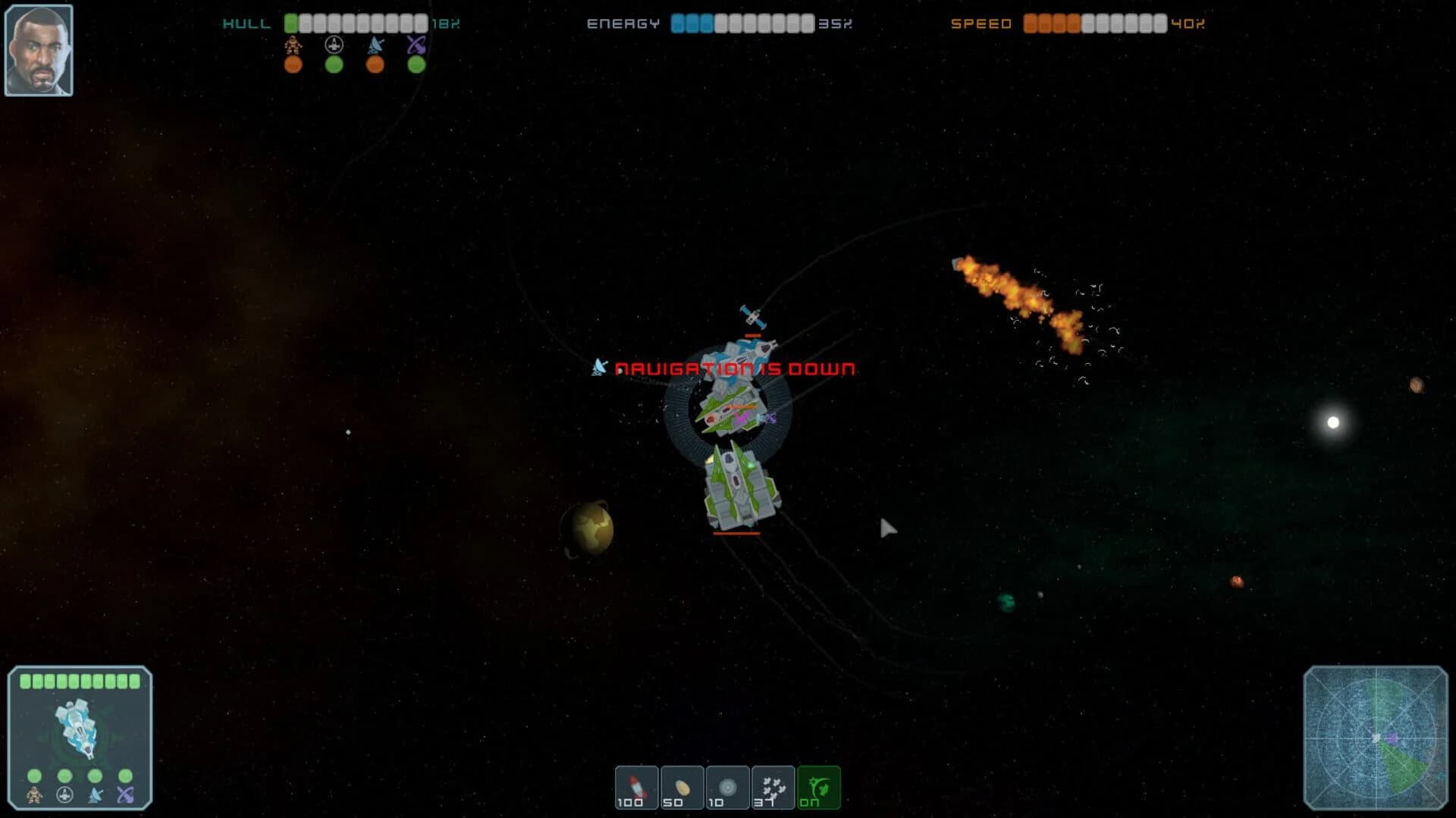Click the astronaut crew icon under the hull bar
The height and width of the screenshot is (818, 1456).
tap(293, 45)
